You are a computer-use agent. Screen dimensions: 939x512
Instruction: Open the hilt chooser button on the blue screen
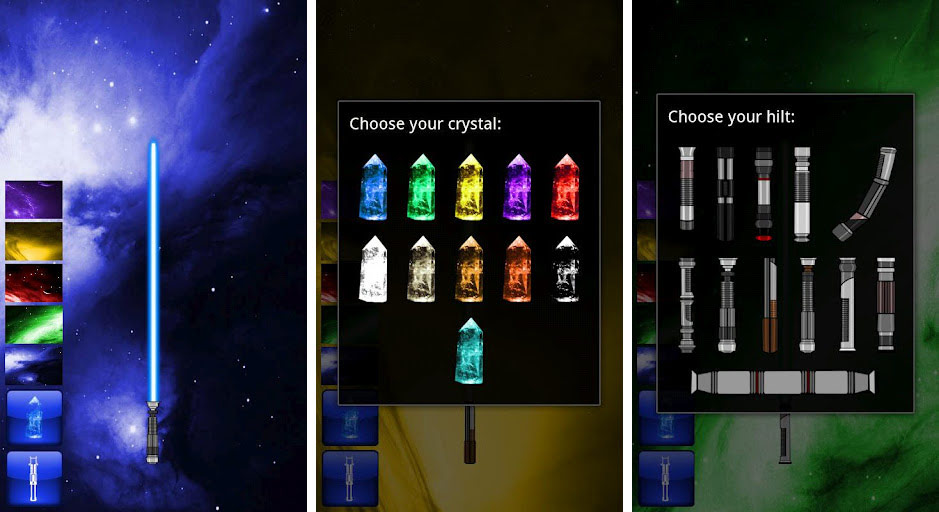pyautogui.click(x=34, y=477)
